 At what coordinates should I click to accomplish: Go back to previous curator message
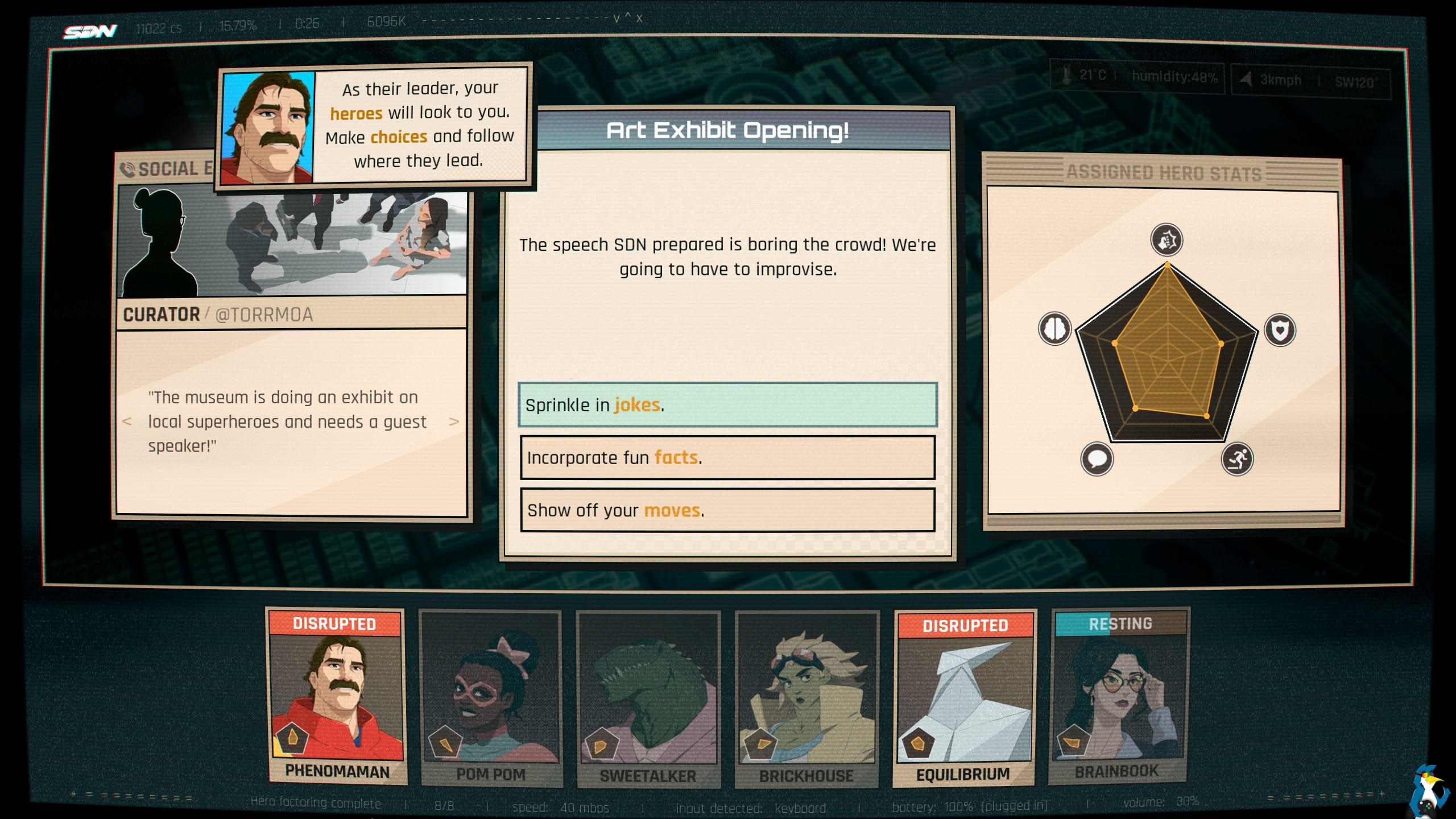click(127, 421)
